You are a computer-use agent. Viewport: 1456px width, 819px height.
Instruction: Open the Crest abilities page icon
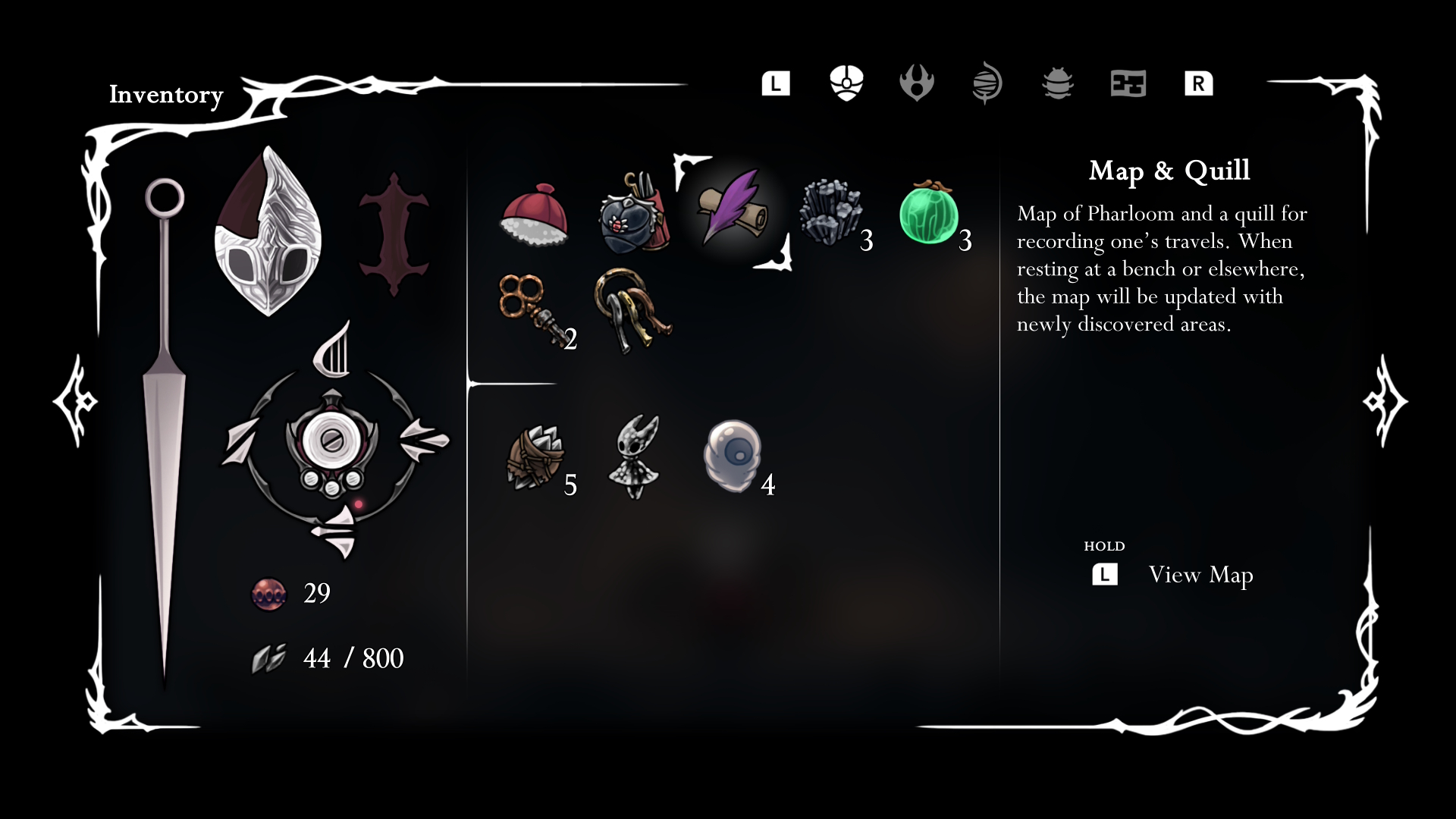tap(918, 83)
